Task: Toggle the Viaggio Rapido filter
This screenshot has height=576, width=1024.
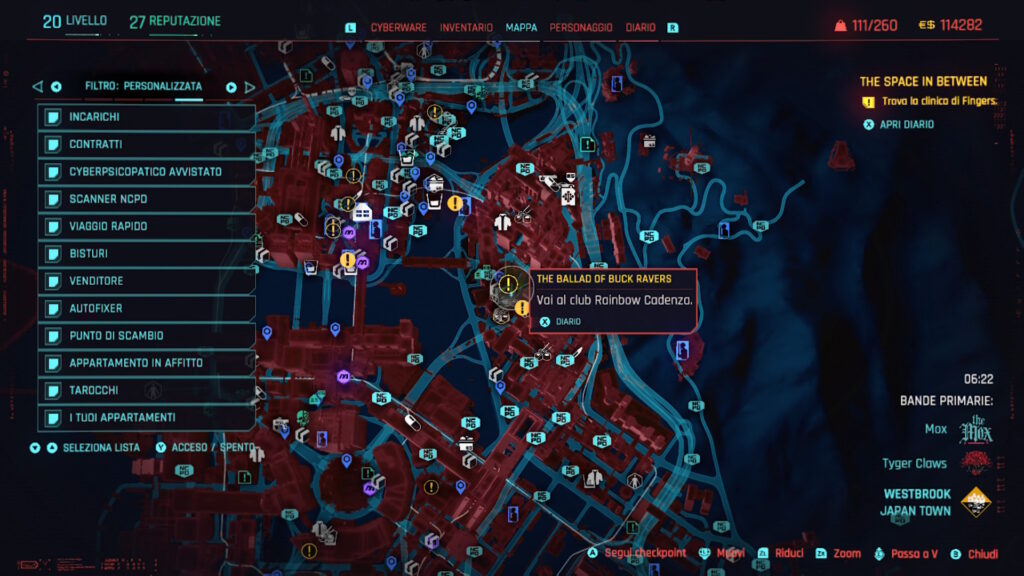Action: pos(145,226)
